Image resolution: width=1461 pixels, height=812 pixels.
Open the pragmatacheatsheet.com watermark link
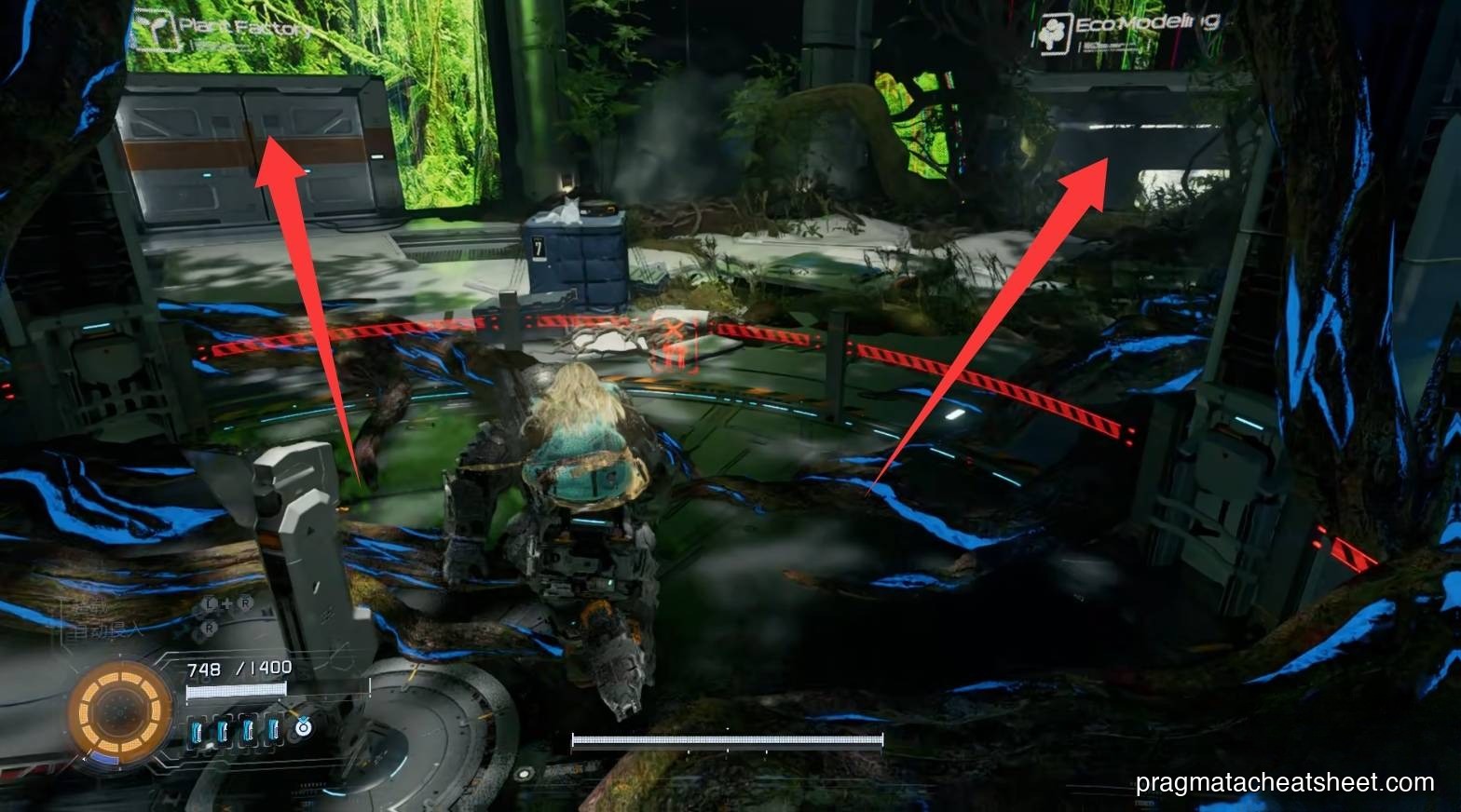point(1285,783)
